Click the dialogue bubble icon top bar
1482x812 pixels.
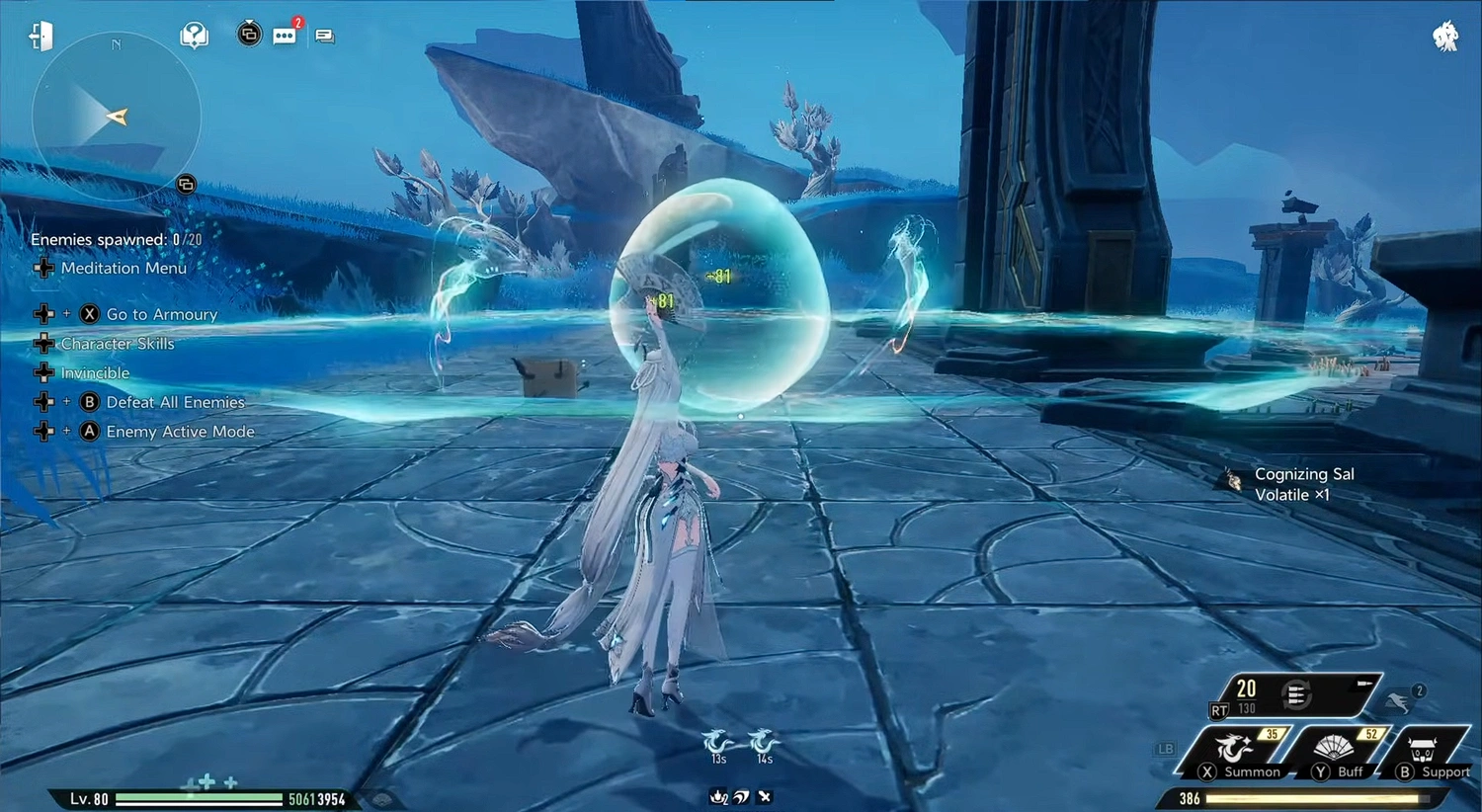tap(324, 35)
